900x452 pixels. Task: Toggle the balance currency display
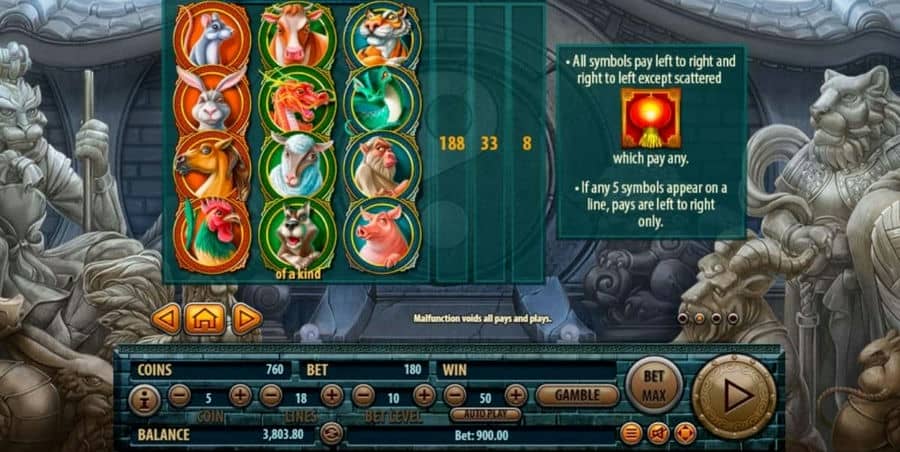click(331, 434)
